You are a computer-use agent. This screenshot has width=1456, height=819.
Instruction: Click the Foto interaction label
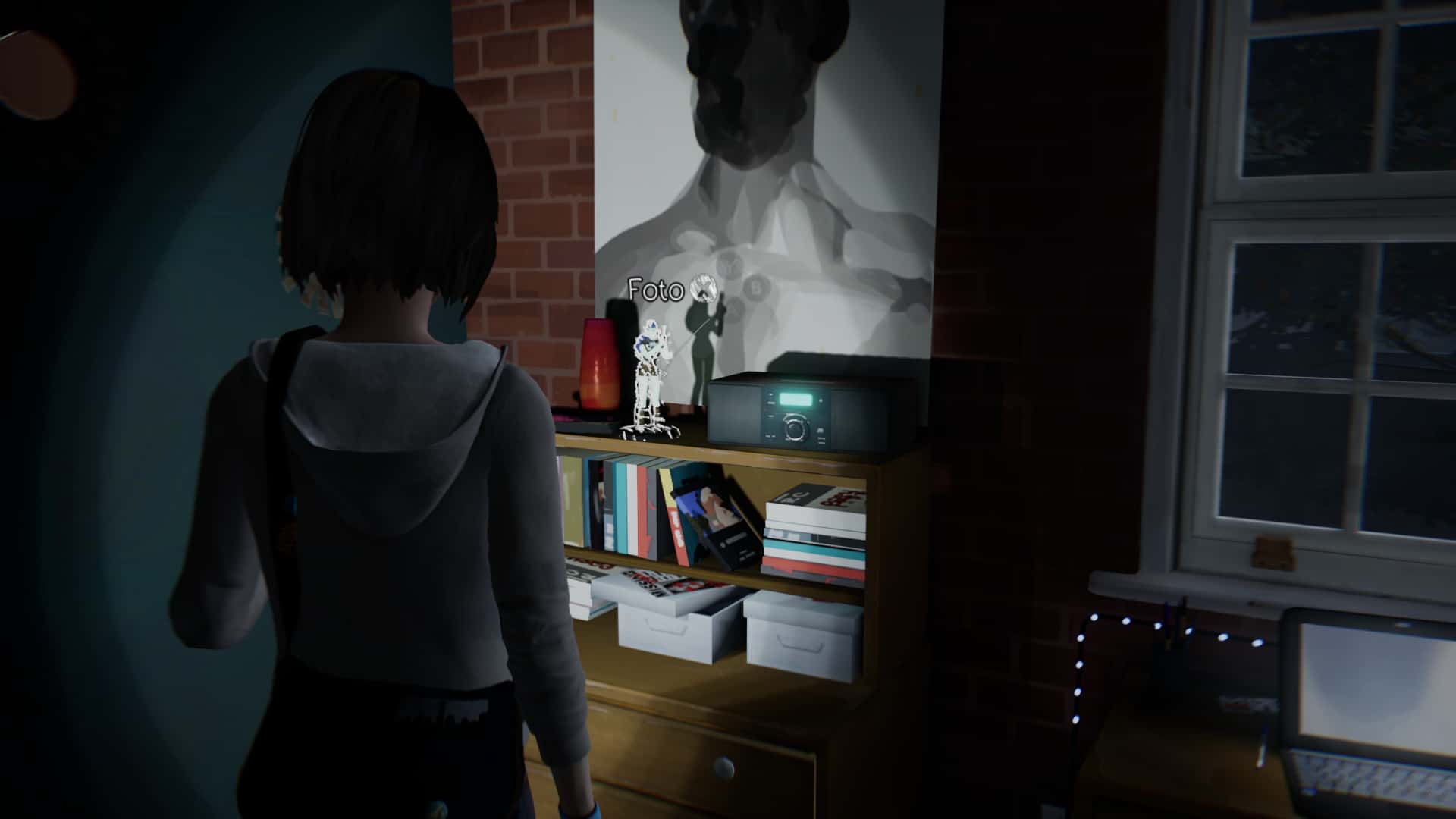click(x=655, y=289)
